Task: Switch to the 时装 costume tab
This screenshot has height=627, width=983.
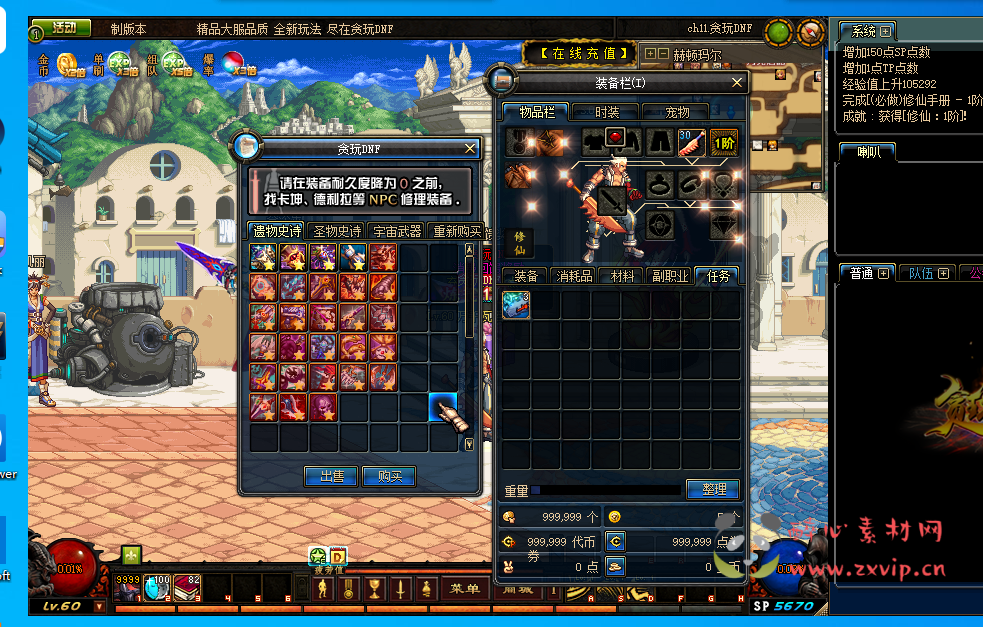Action: click(607, 112)
